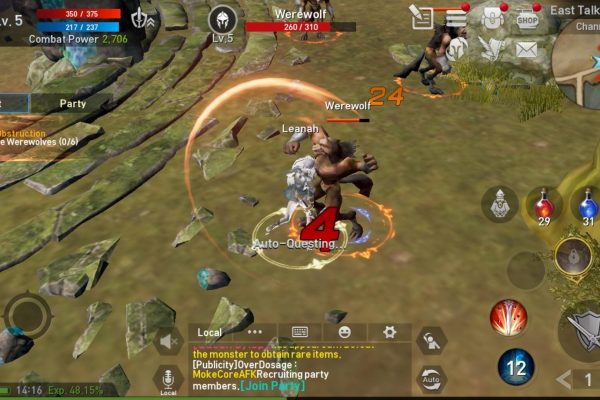
Task: Open the SHOP
Action: [x=527, y=17]
